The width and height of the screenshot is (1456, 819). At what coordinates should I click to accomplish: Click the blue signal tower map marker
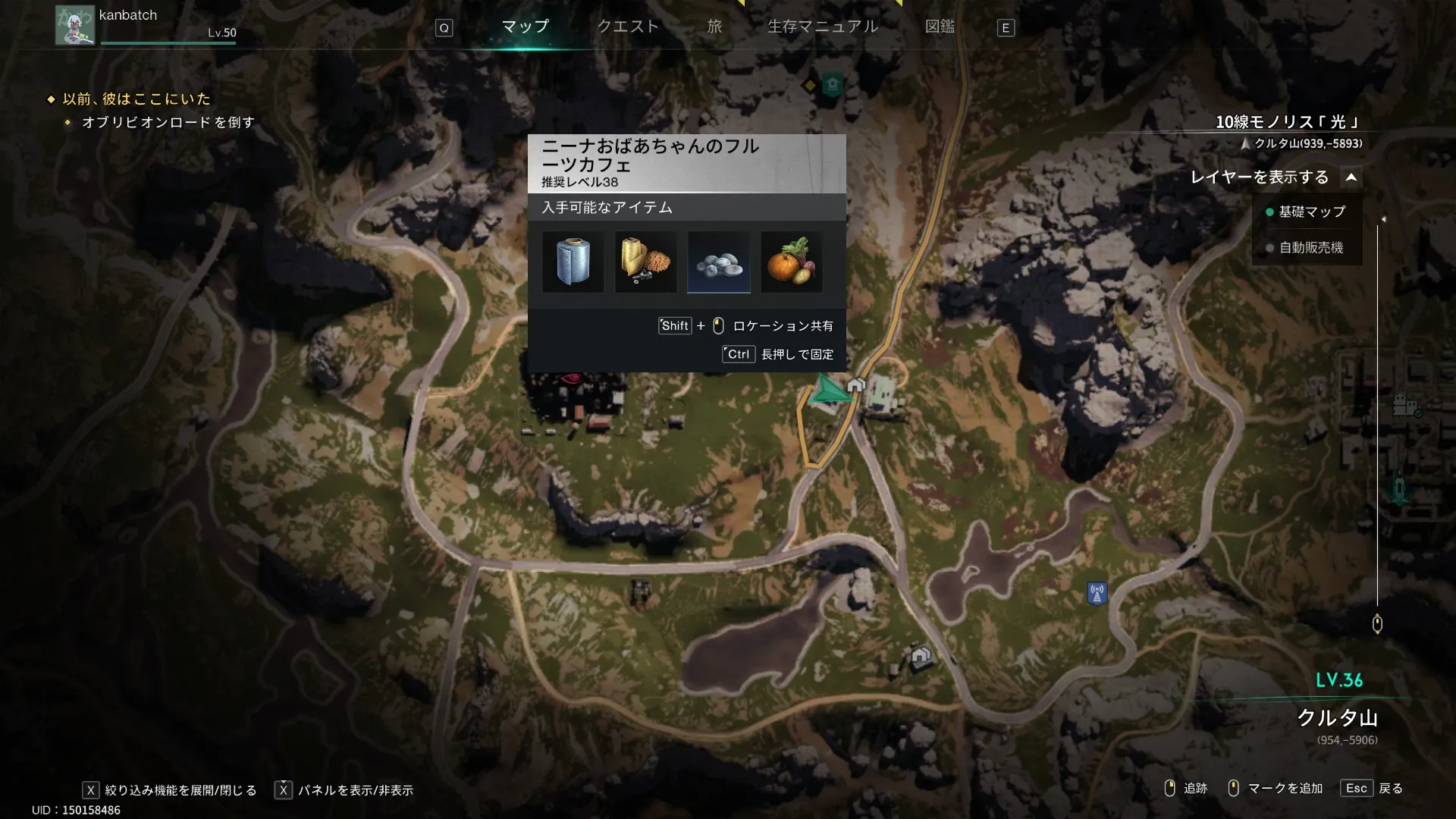(1097, 593)
